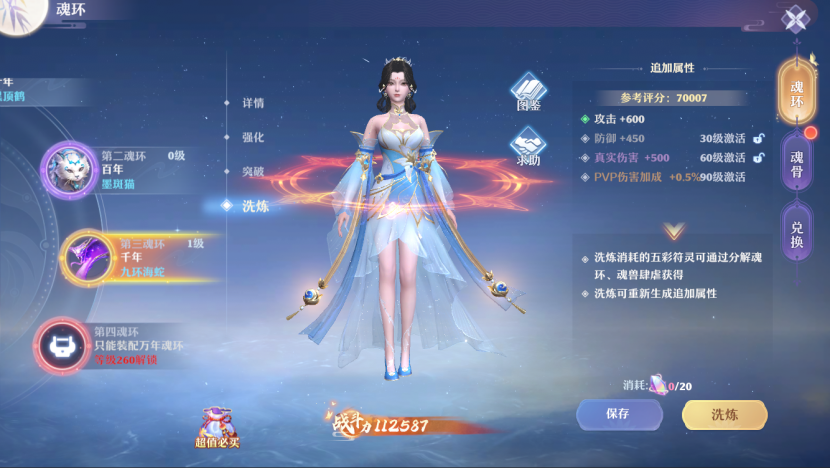Tap the locked fourth soul ring slot
This screenshot has height=468, width=831.
pos(62,345)
